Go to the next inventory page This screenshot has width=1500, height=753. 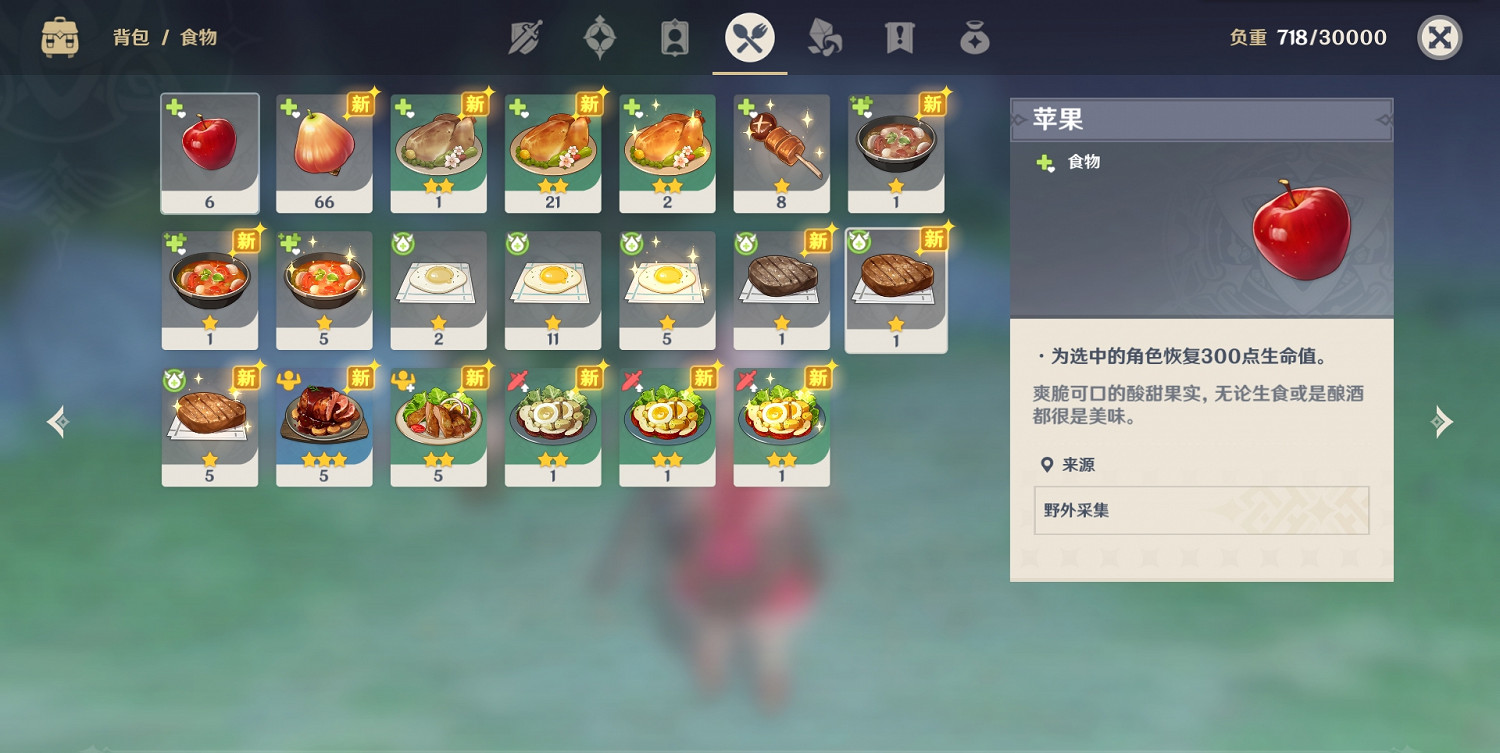click(1442, 422)
